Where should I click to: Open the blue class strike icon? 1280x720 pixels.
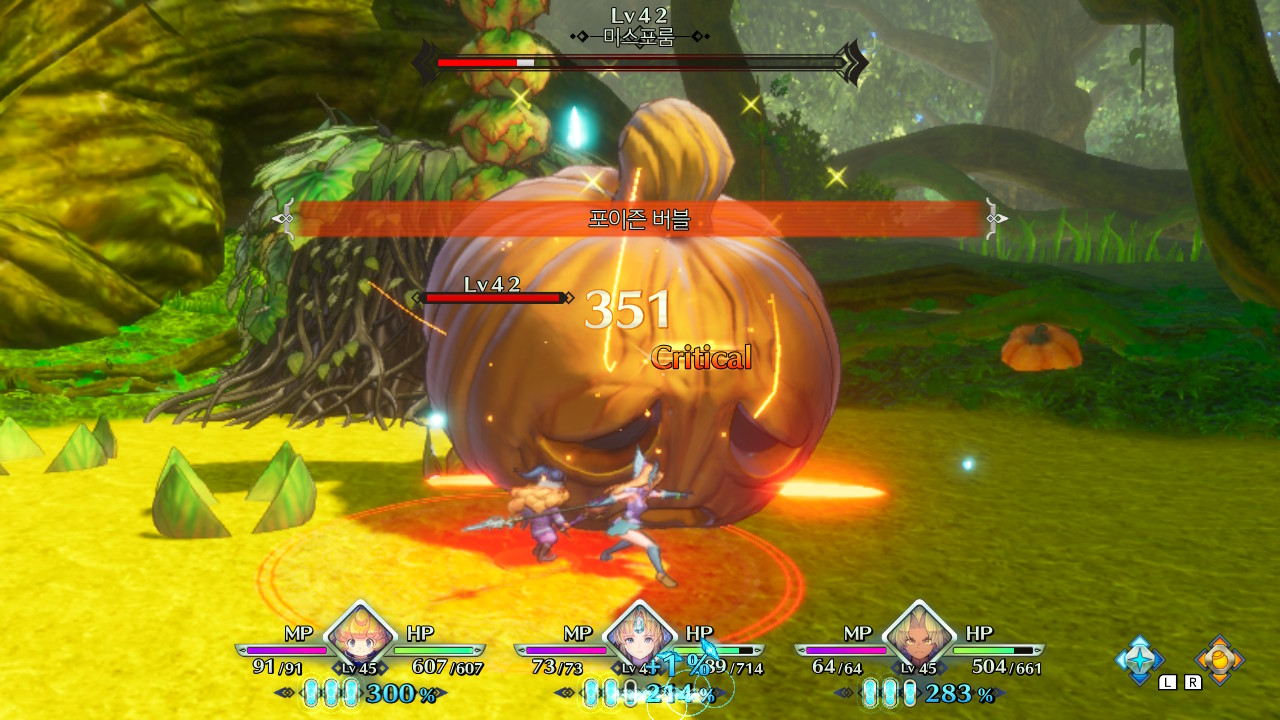click(1140, 660)
